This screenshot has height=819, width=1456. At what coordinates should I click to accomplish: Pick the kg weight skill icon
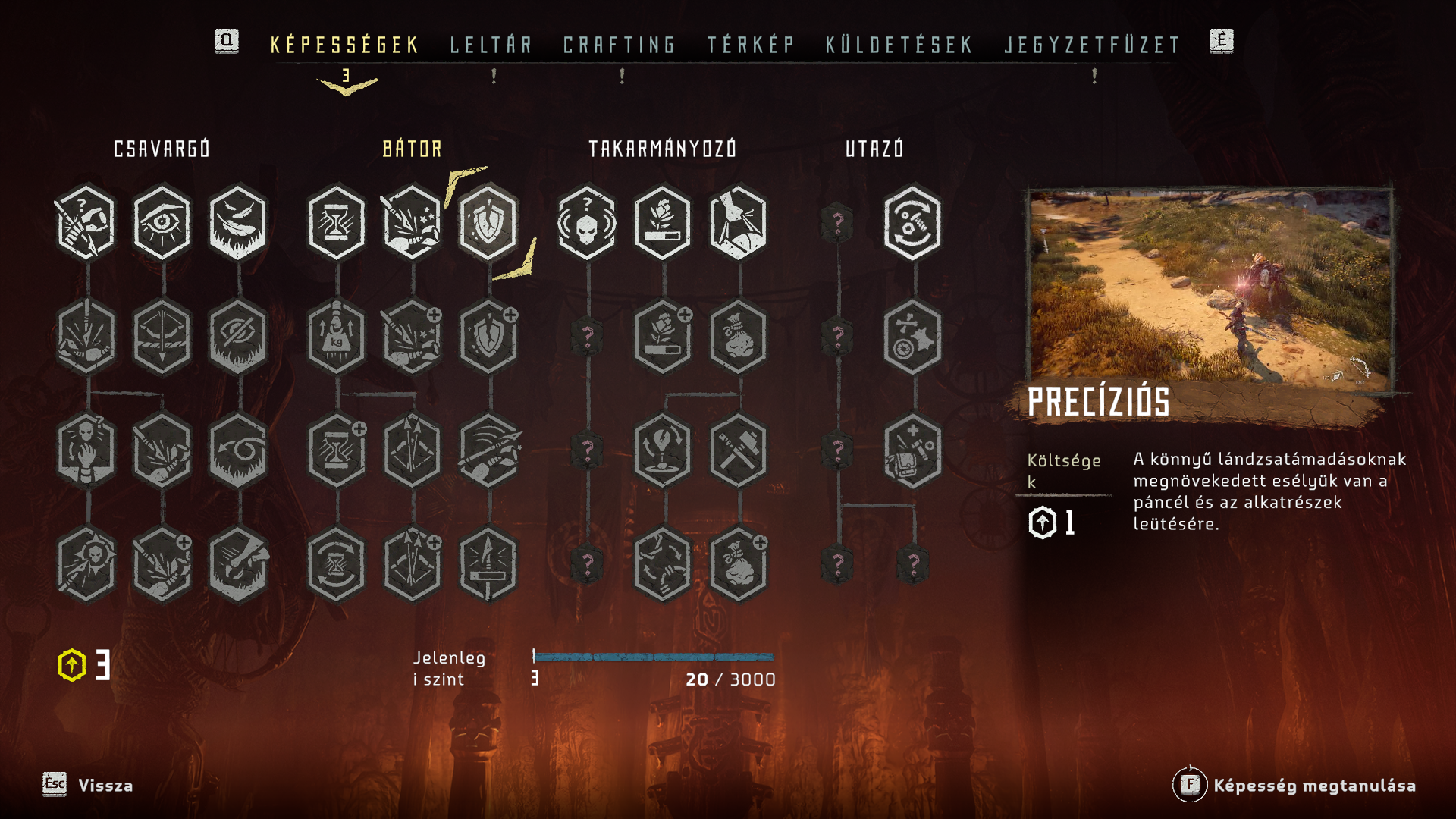(337, 337)
